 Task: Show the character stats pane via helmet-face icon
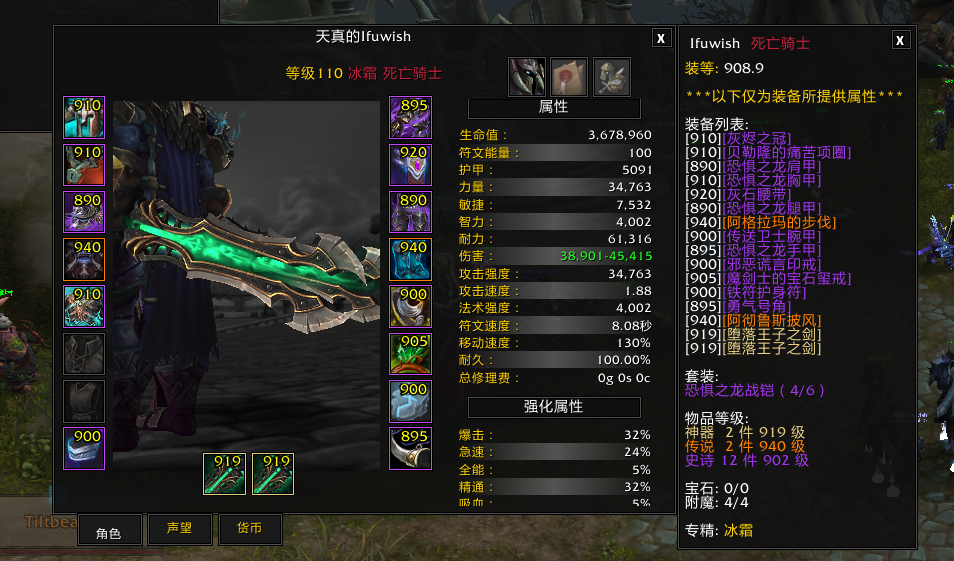tap(527, 76)
